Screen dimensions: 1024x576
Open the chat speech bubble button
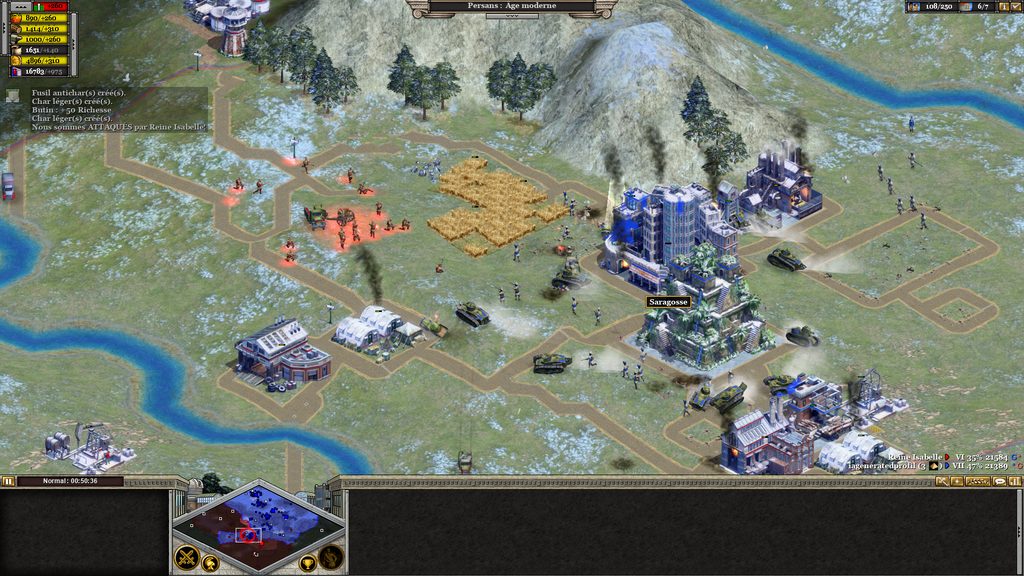[x=999, y=481]
